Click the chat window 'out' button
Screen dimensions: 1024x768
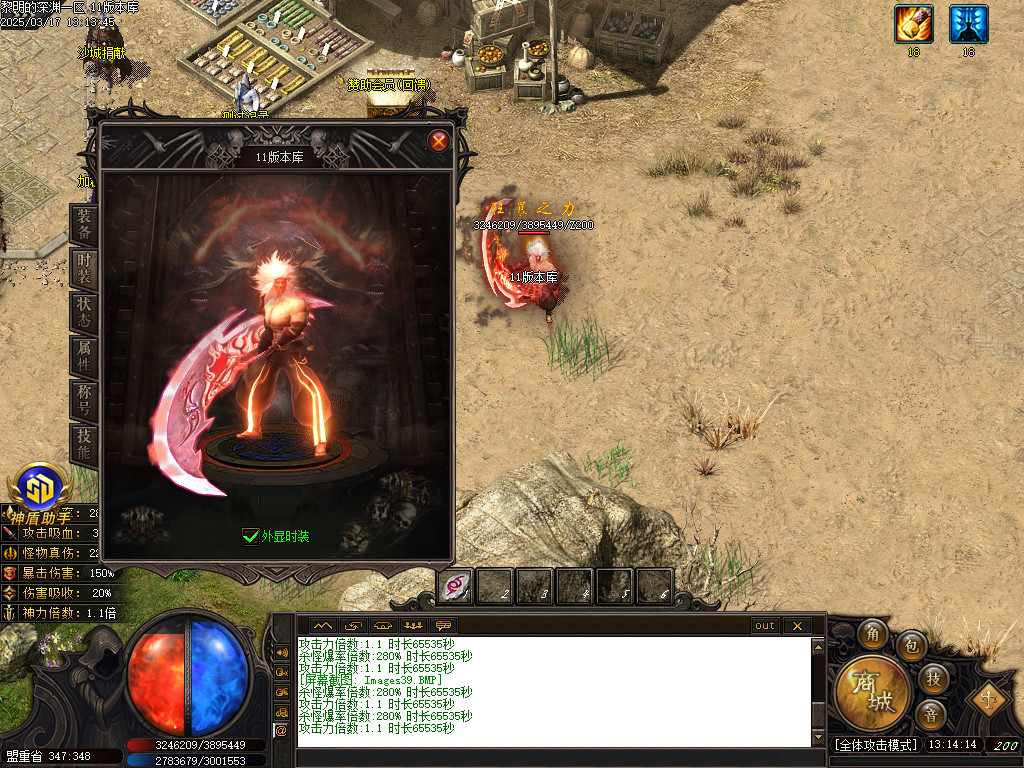(765, 626)
